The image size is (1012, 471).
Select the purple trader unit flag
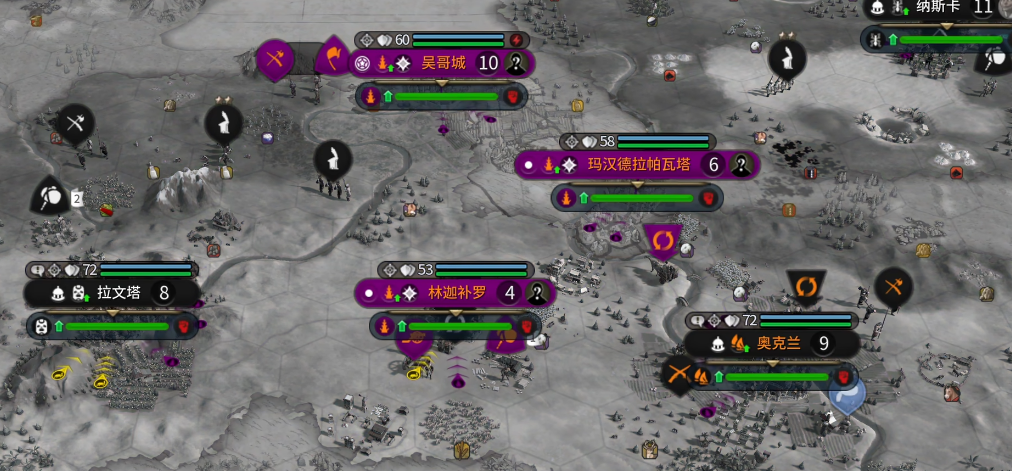[x=662, y=240]
